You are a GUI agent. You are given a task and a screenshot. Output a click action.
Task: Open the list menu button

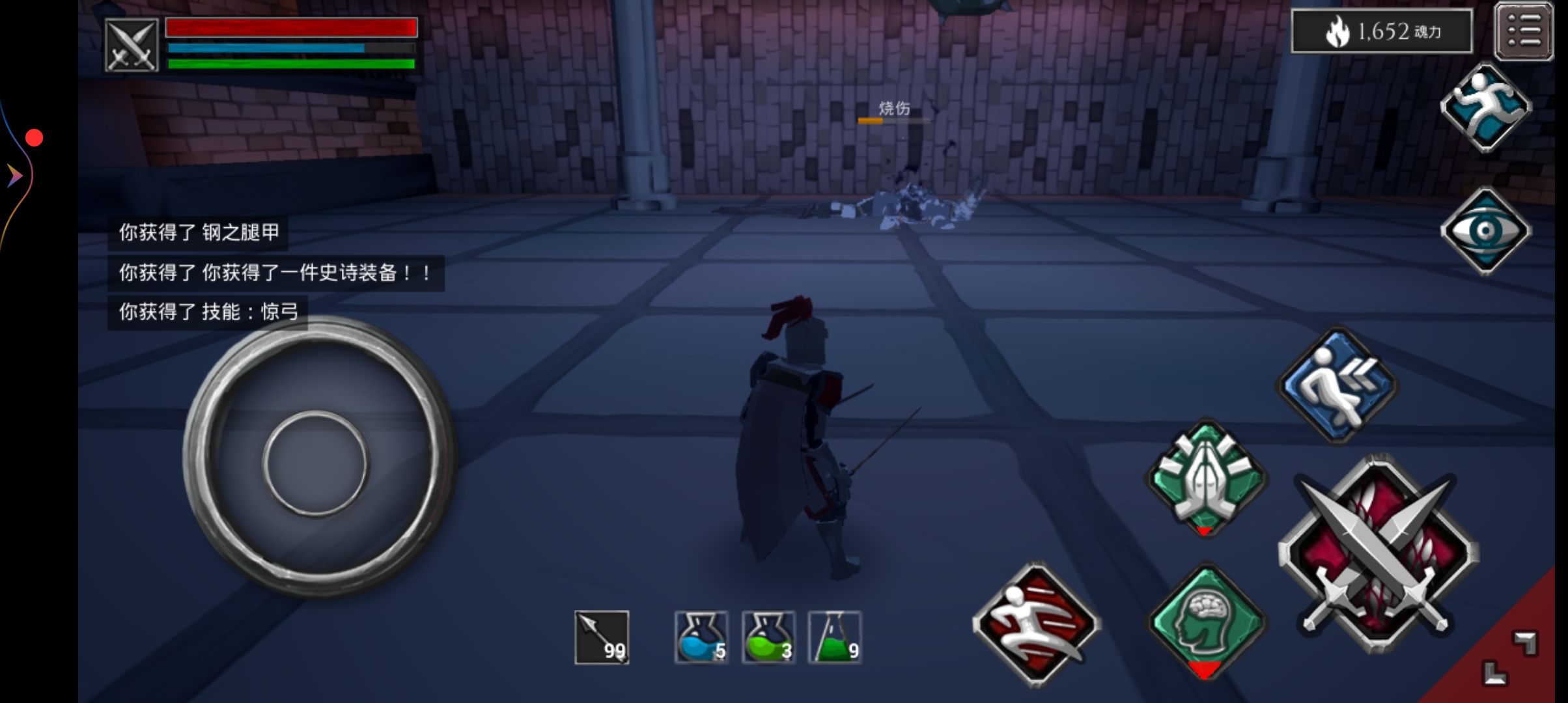pyautogui.click(x=1524, y=31)
